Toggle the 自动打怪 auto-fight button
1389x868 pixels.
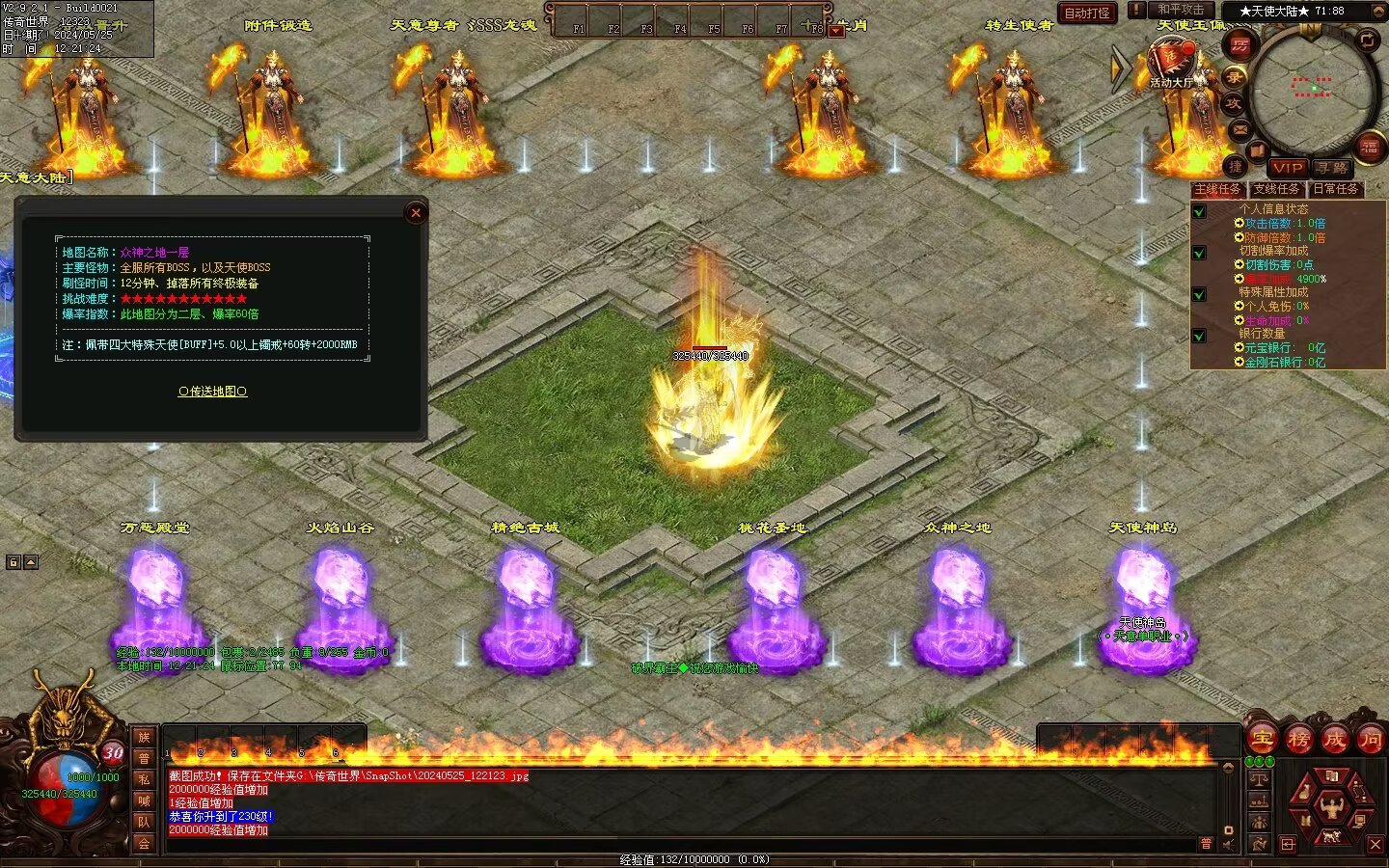point(1087,13)
